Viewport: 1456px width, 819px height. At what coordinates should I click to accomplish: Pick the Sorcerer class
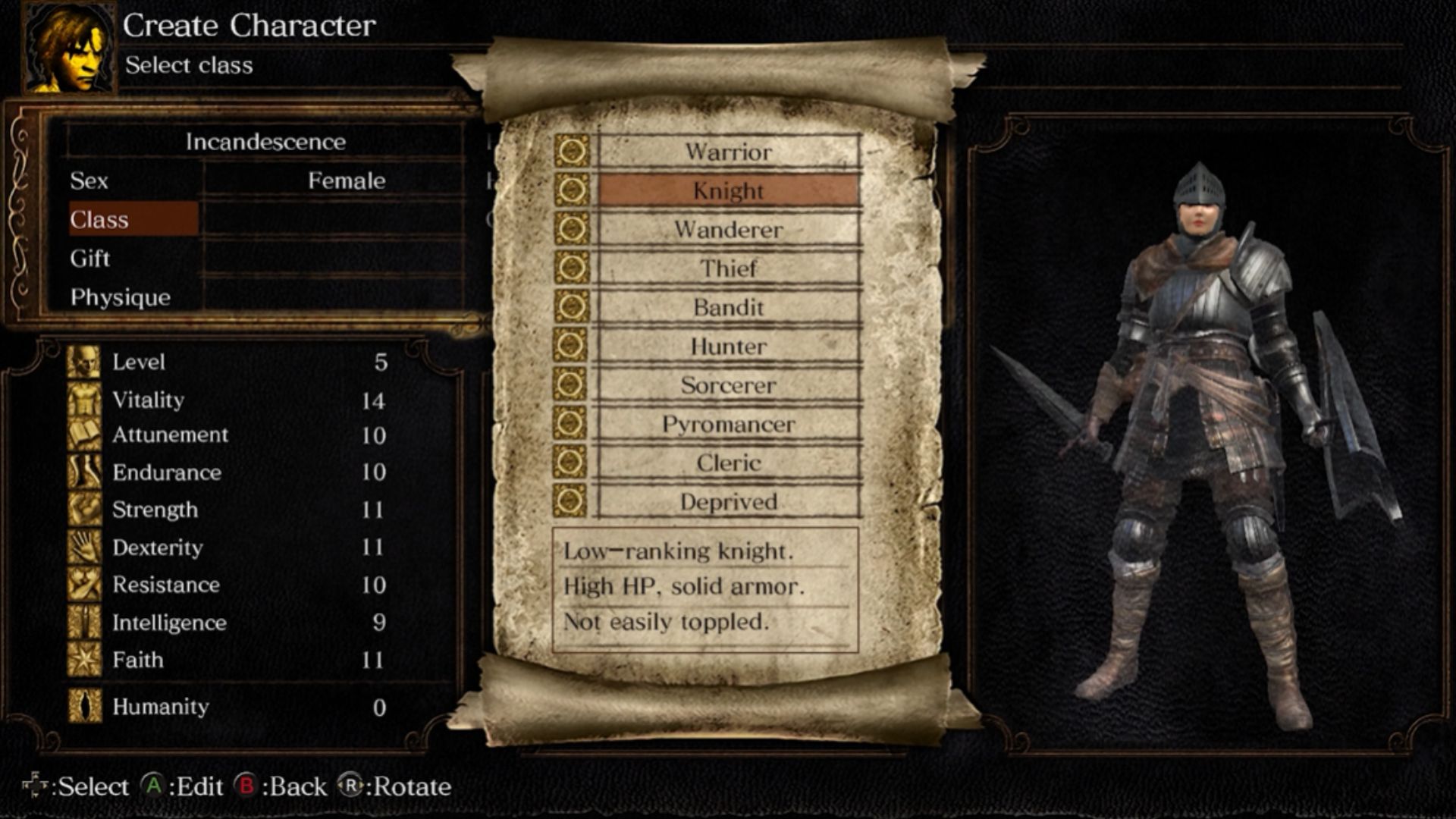point(728,385)
